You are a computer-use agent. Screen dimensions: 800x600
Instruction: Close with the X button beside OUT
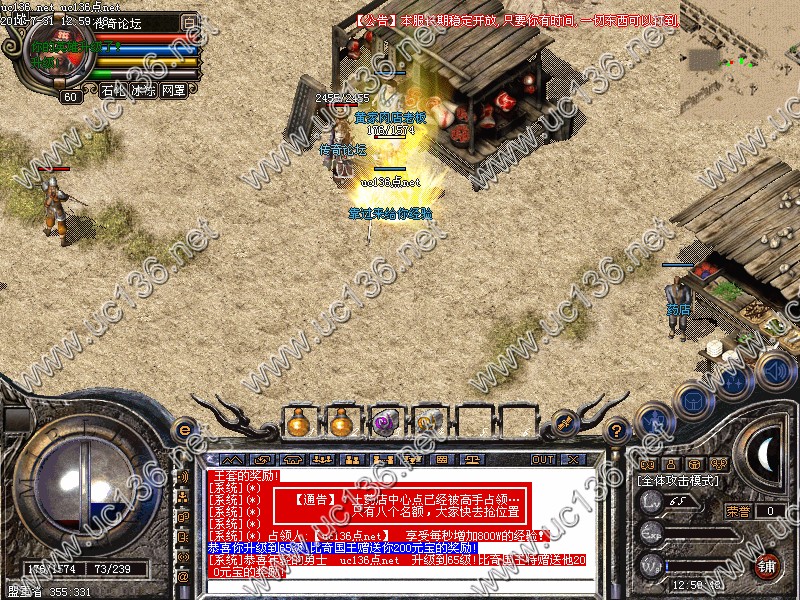pos(574,459)
